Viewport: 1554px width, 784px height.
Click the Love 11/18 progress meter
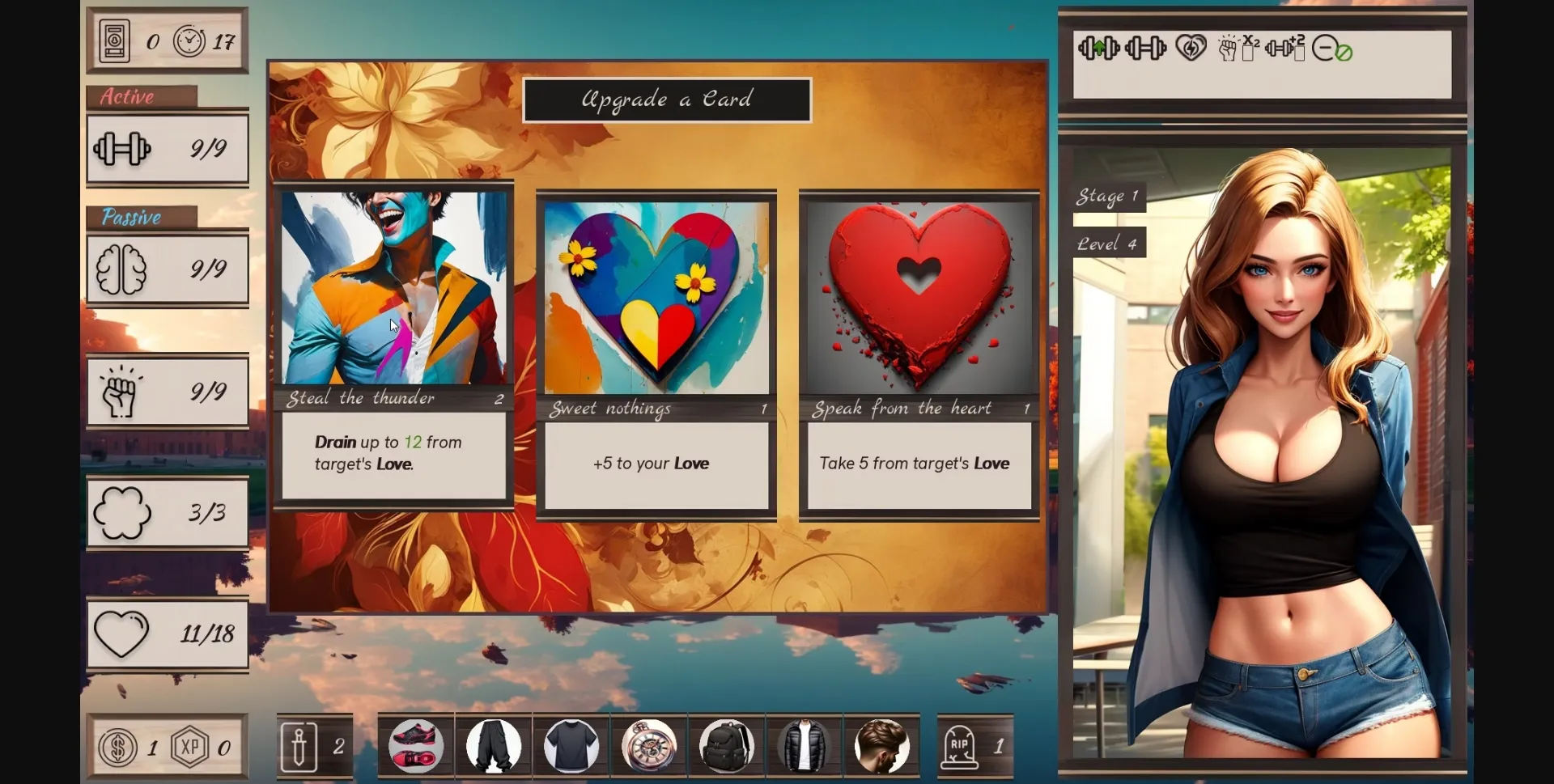coord(167,634)
